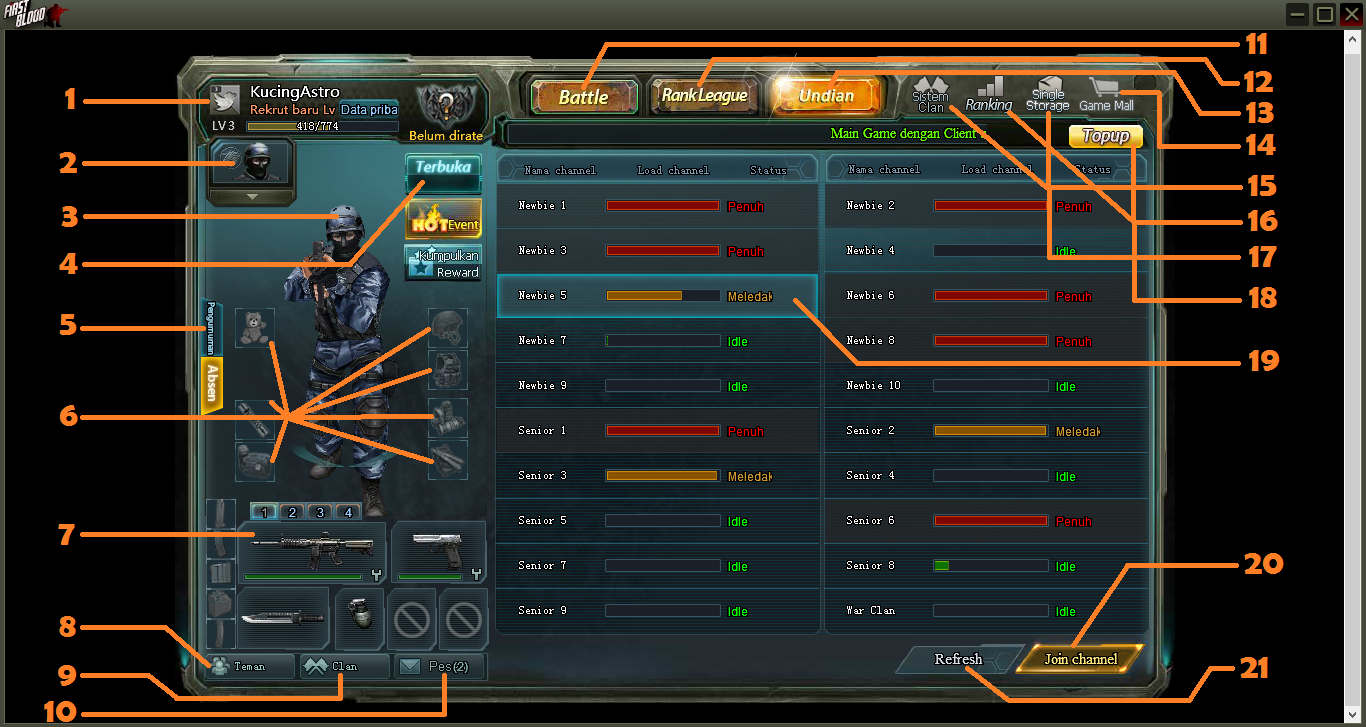Select weapon preset slot 4
The image size is (1366, 727).
click(347, 511)
